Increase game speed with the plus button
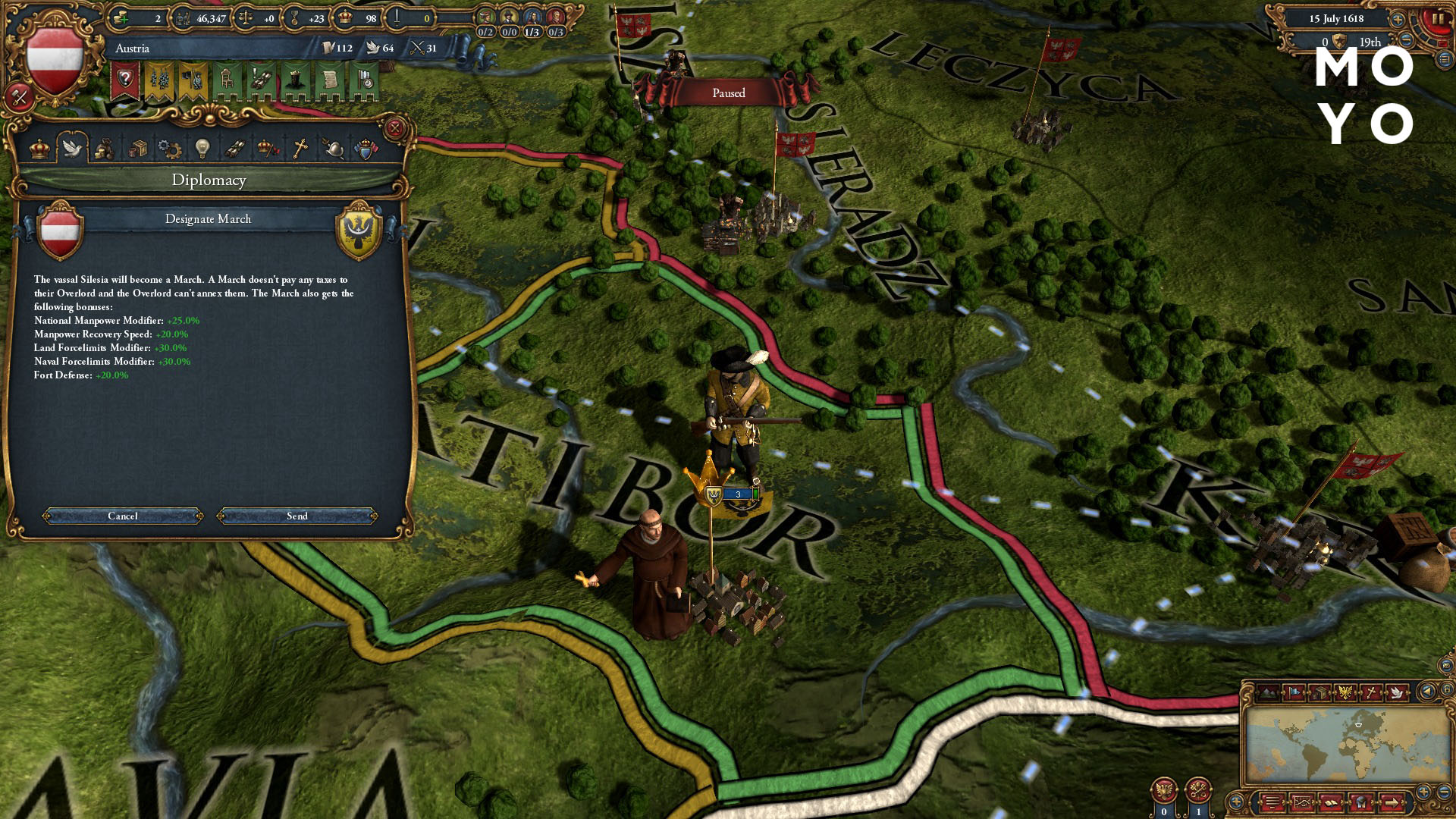Screen dimensions: 1456x819 (1398, 19)
